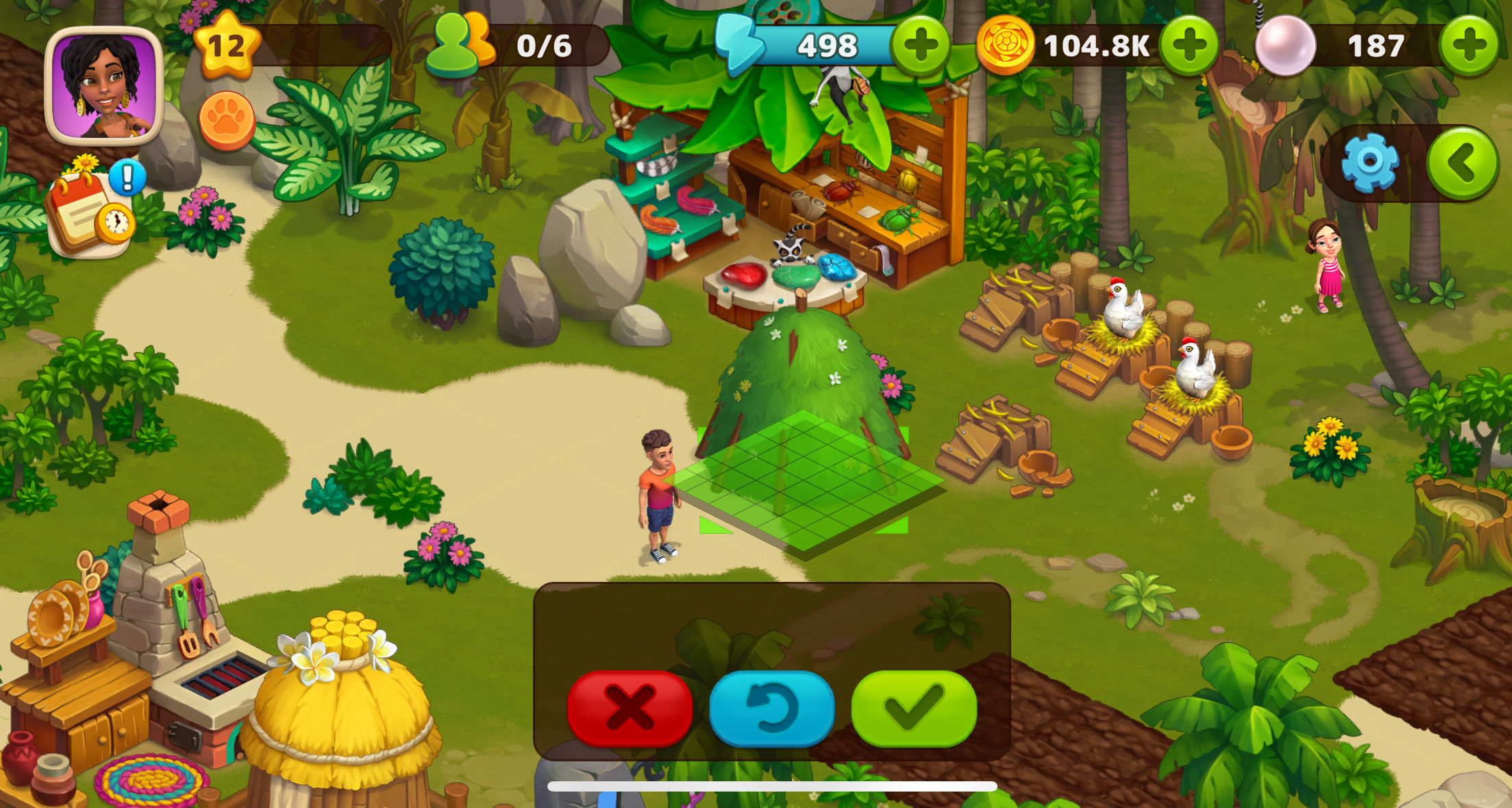Screen dimensions: 1512x808
Task: Add pearls using the plus button
Action: tap(1468, 46)
